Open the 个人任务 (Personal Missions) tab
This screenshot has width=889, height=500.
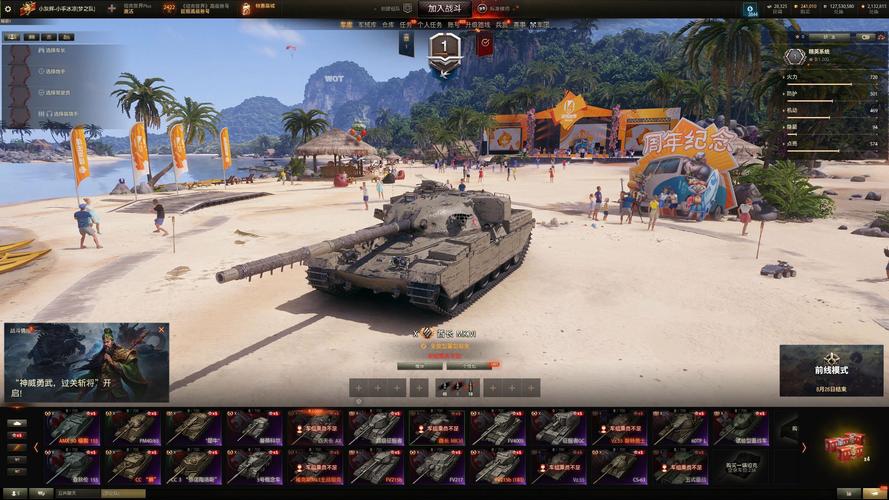pyautogui.click(x=430, y=24)
